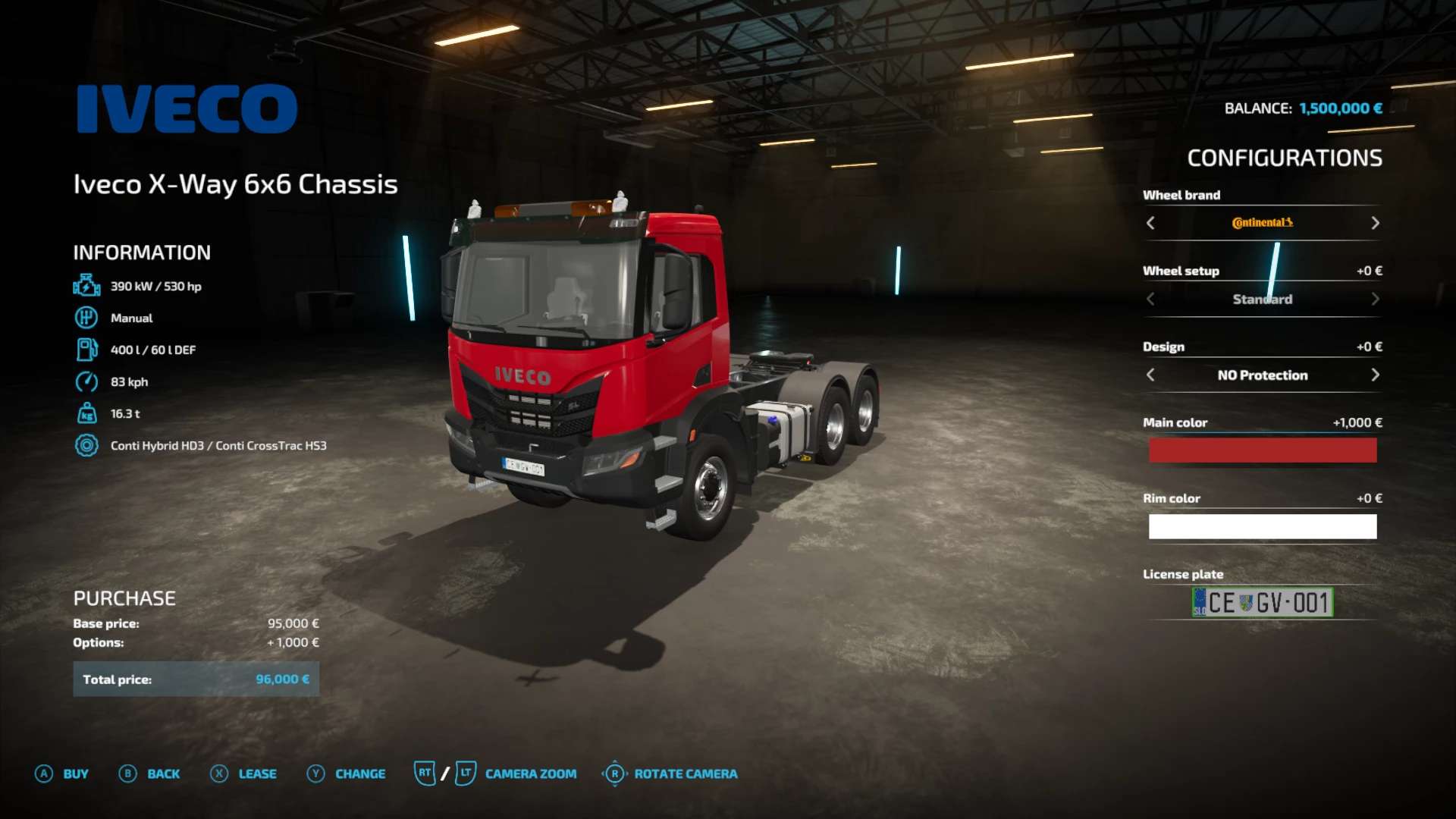1456x819 pixels.
Task: Click the fuel capacity icon
Action: coord(87,350)
